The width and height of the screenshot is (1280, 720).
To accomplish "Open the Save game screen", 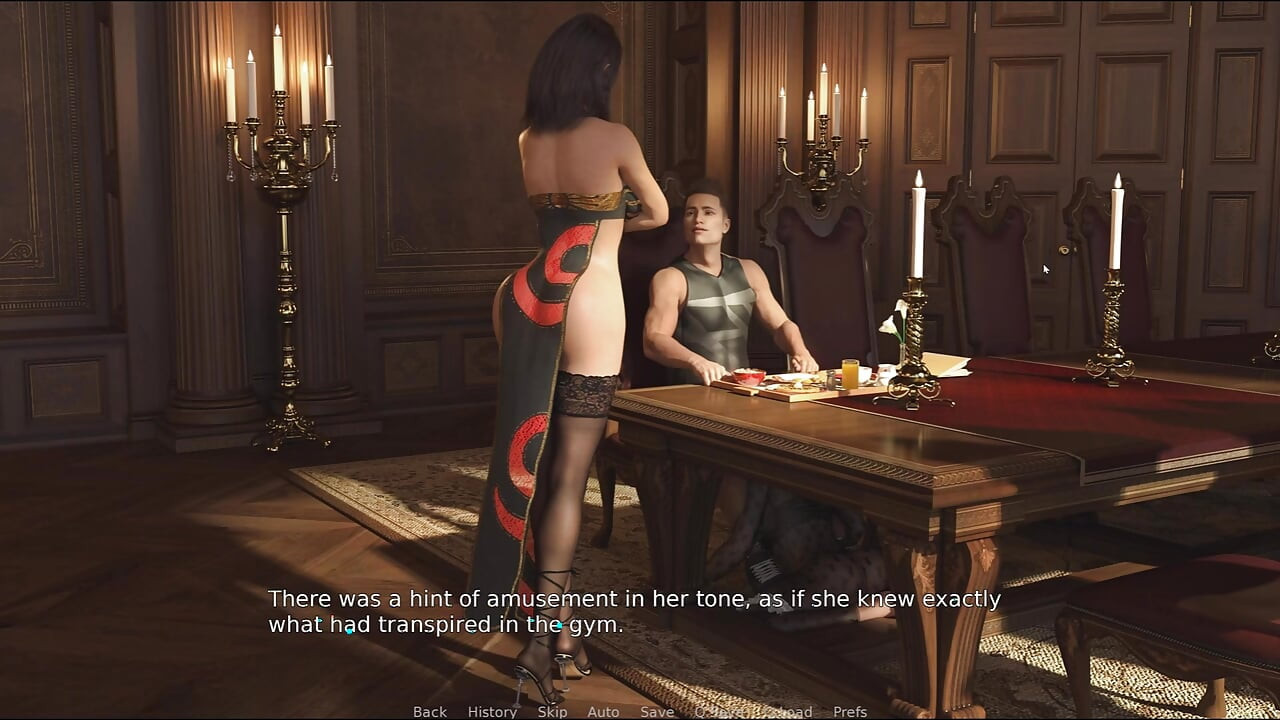I will [657, 712].
